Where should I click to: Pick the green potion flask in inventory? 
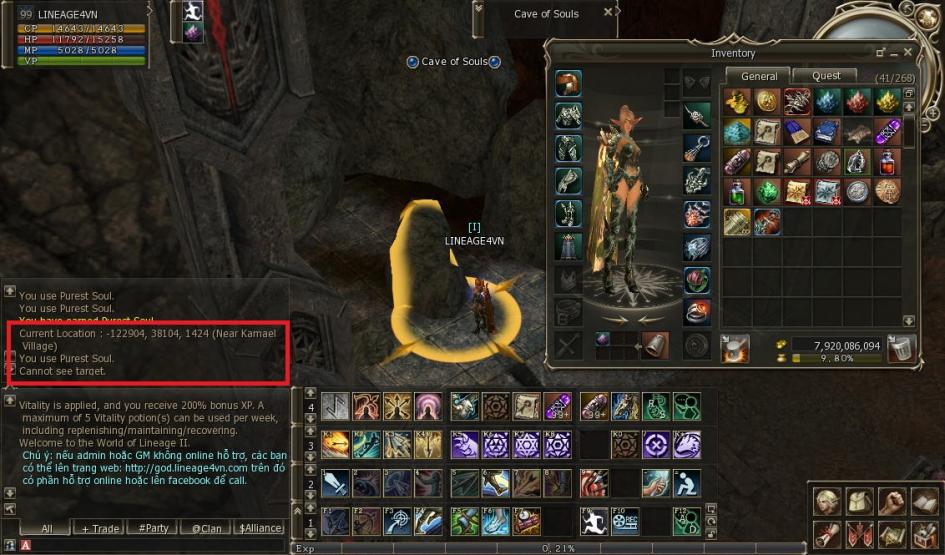click(737, 192)
